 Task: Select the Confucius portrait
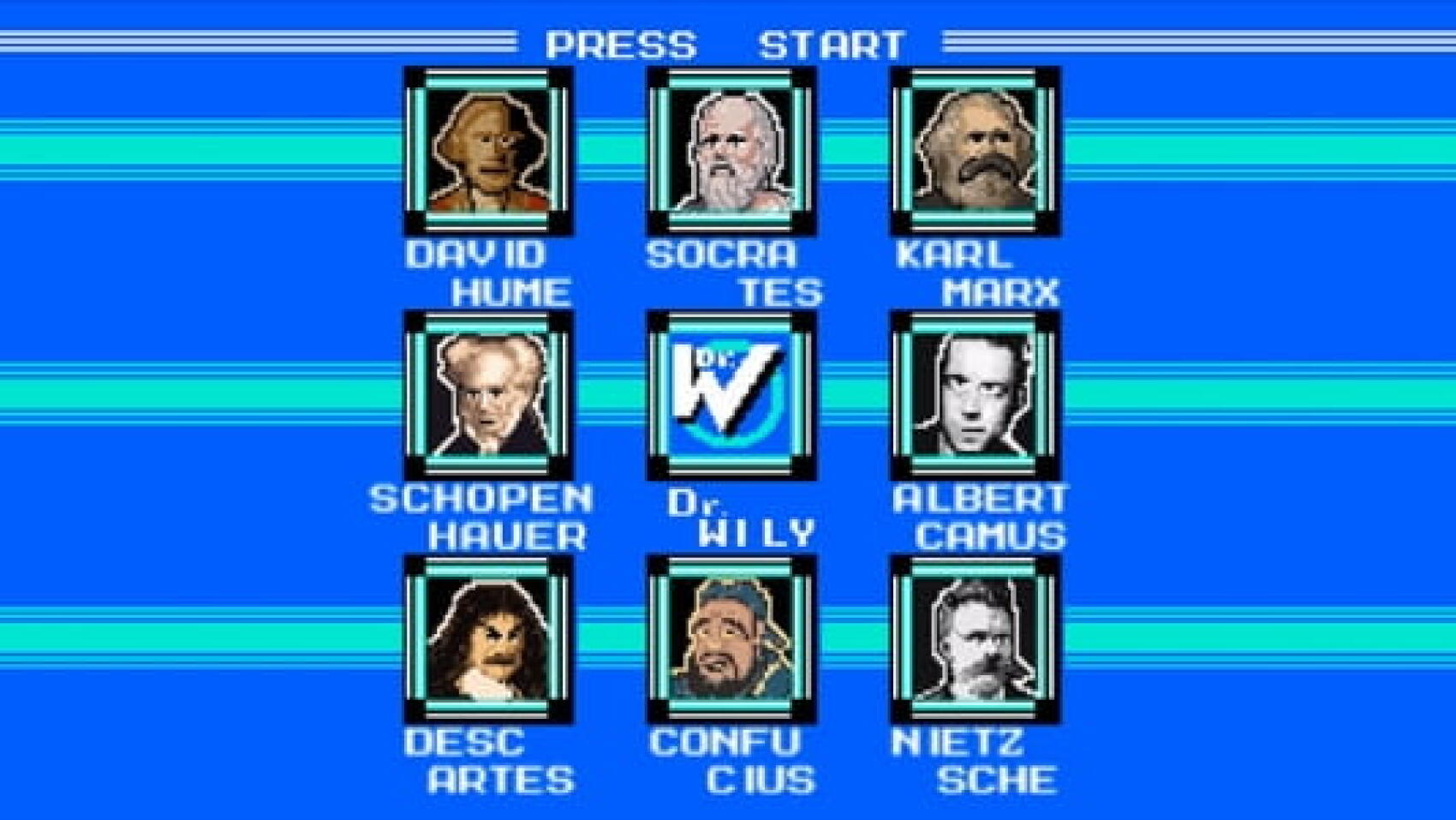tap(732, 638)
